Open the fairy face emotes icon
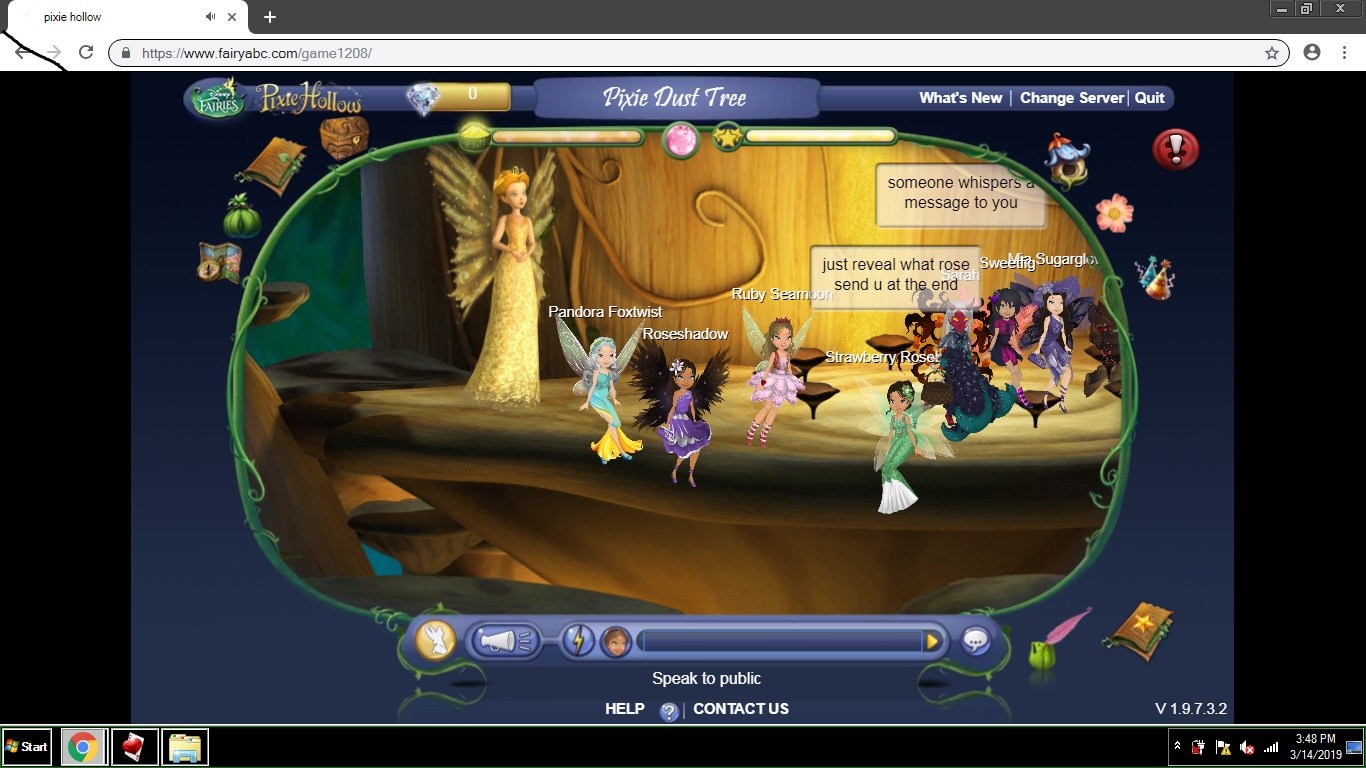 coord(617,640)
